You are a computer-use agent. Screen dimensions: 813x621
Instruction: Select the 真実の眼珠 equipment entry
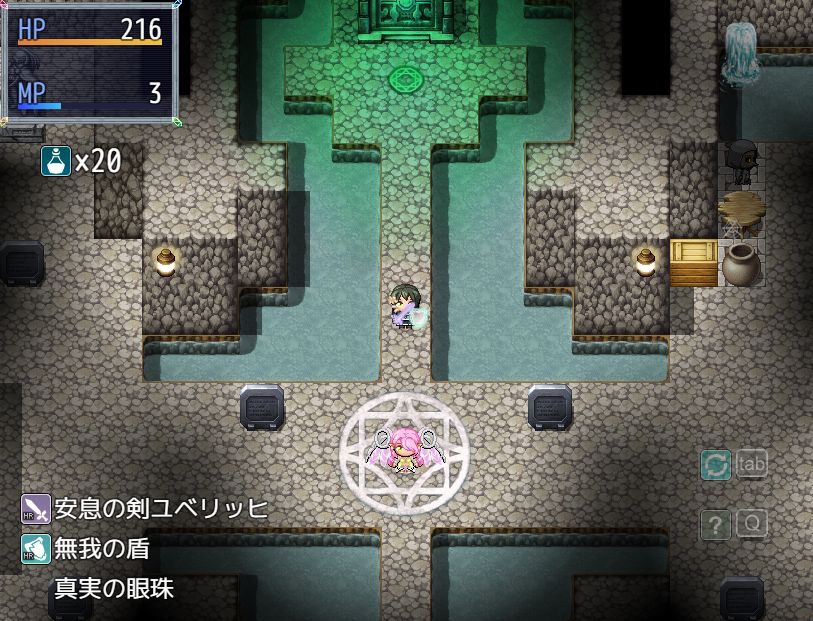pos(113,588)
